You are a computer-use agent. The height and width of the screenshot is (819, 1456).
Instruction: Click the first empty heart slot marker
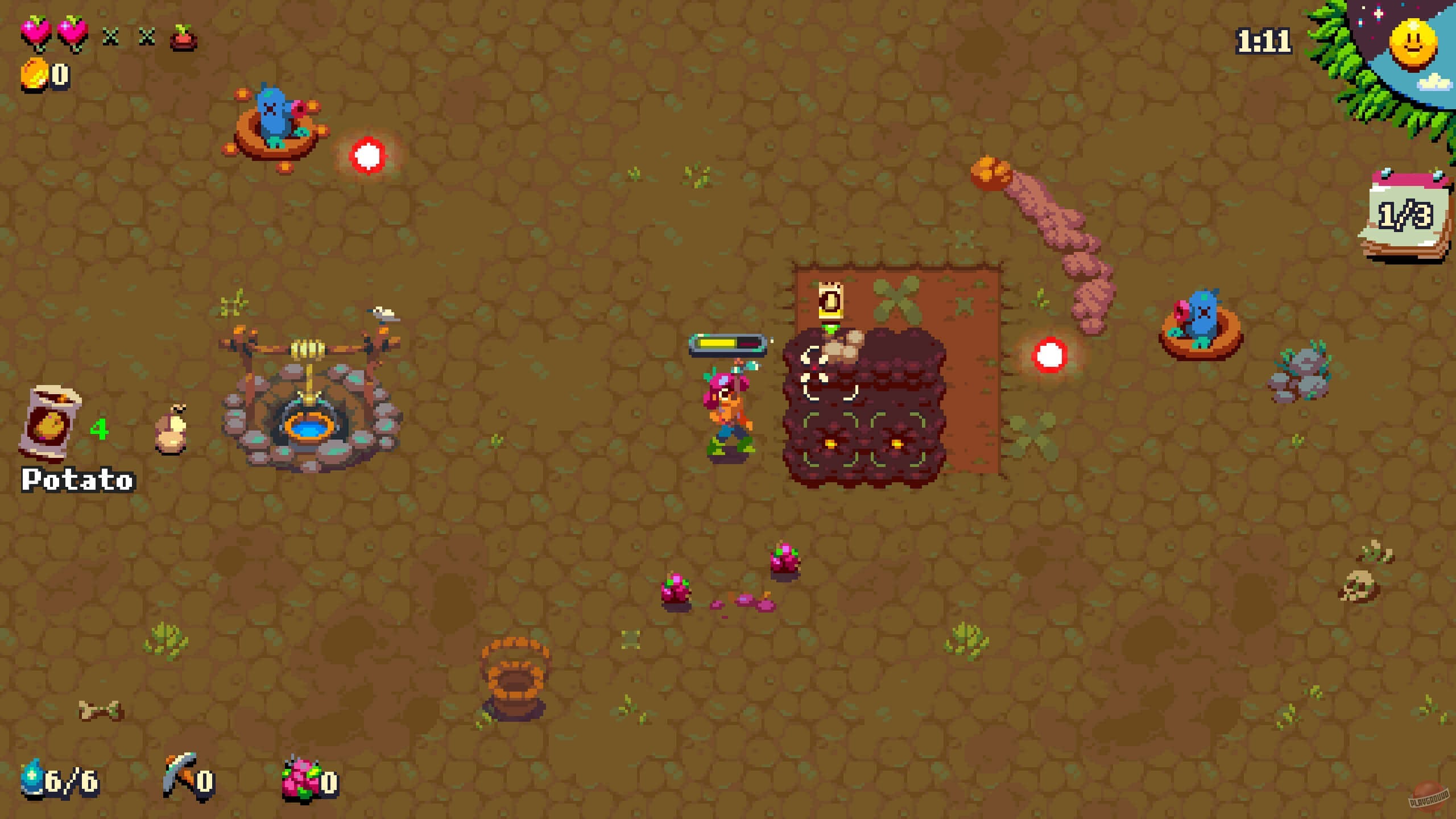(111, 37)
